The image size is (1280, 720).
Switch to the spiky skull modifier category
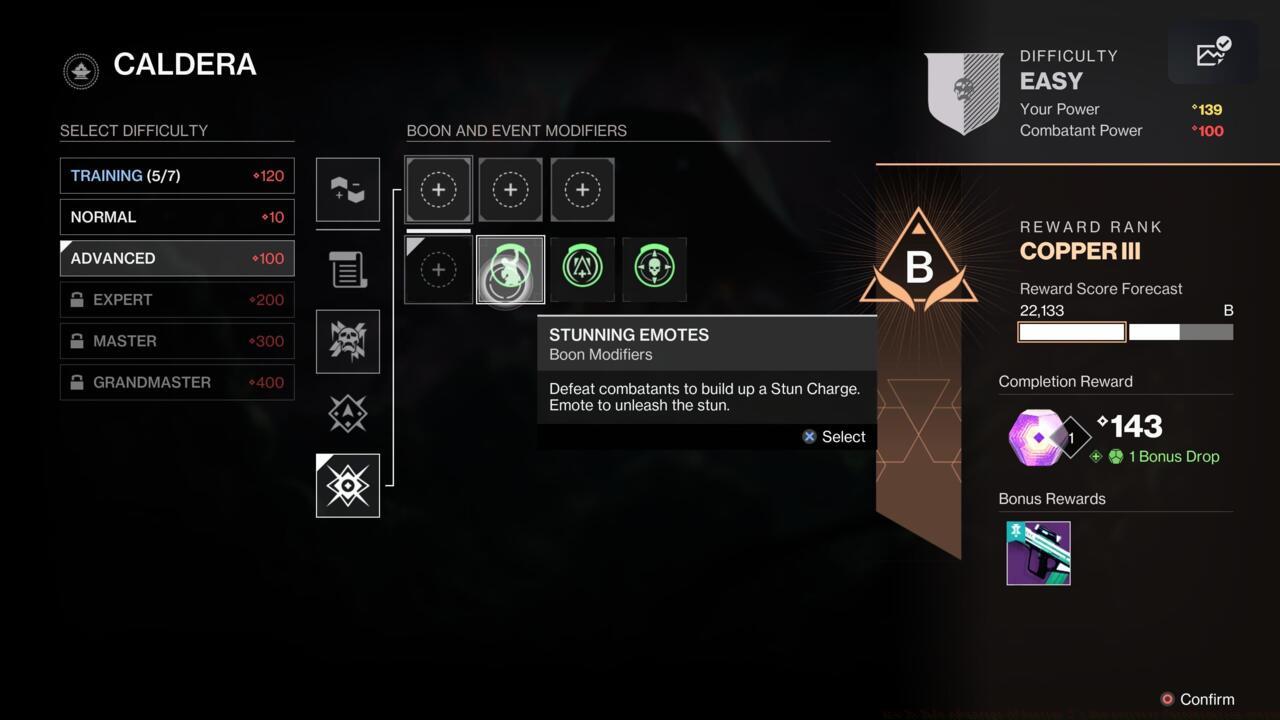[348, 341]
